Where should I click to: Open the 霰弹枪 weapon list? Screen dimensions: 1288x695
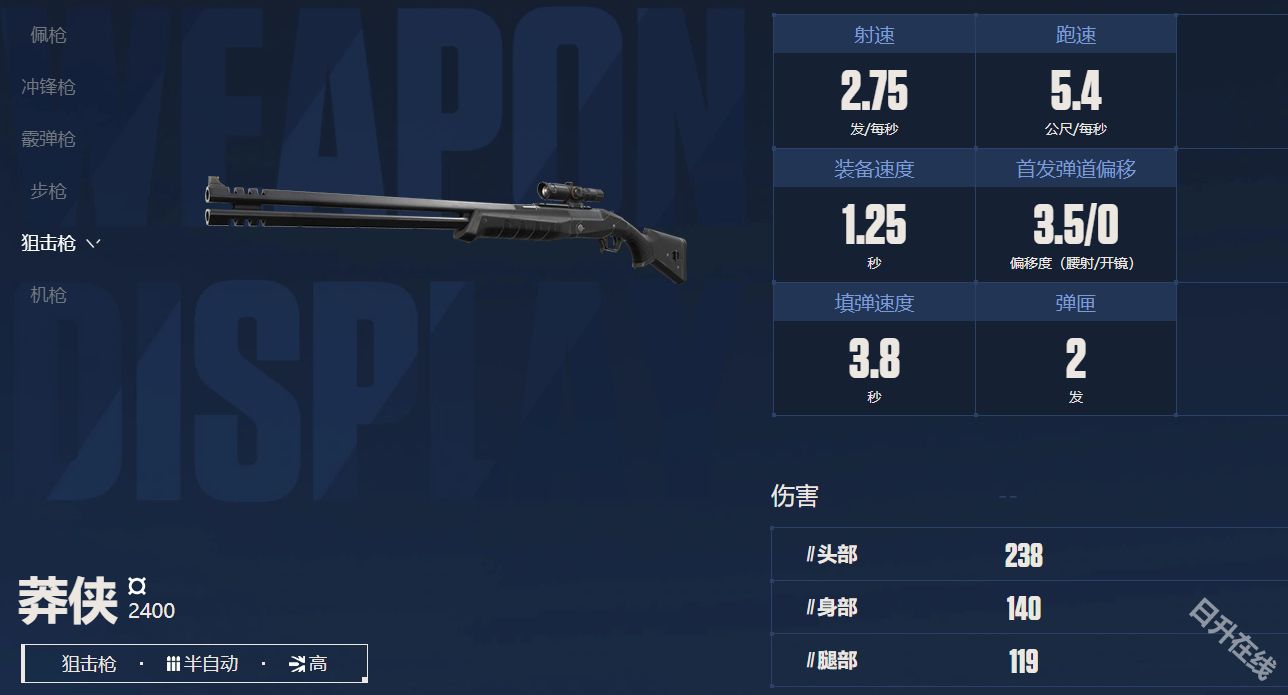coord(48,139)
